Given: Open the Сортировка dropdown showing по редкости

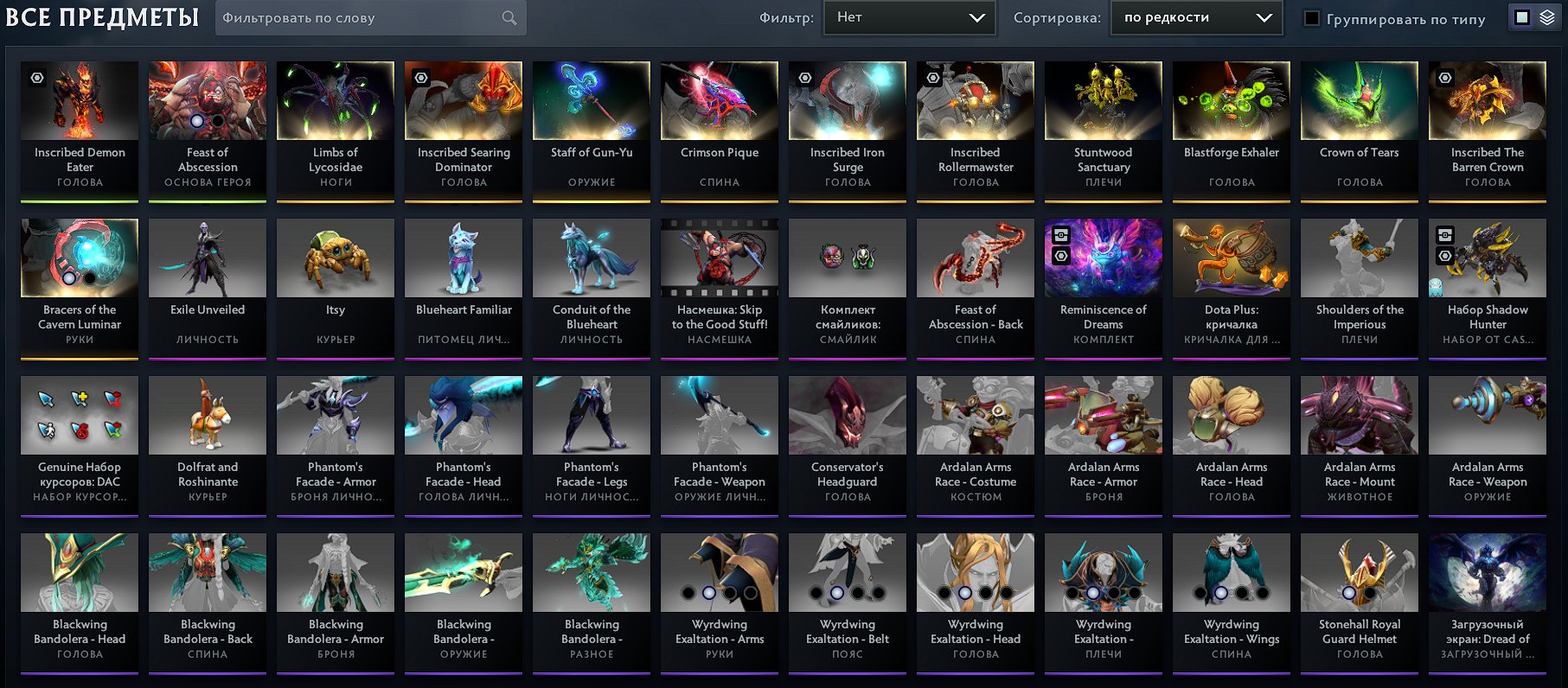Looking at the screenshot, I should pyautogui.click(x=1195, y=16).
